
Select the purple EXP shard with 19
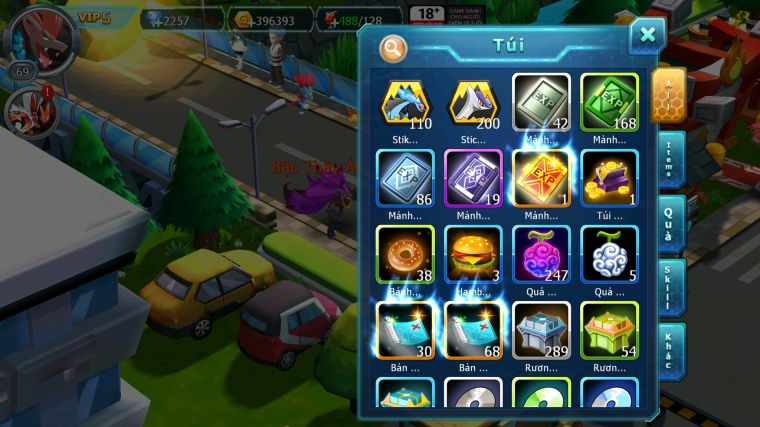point(473,180)
